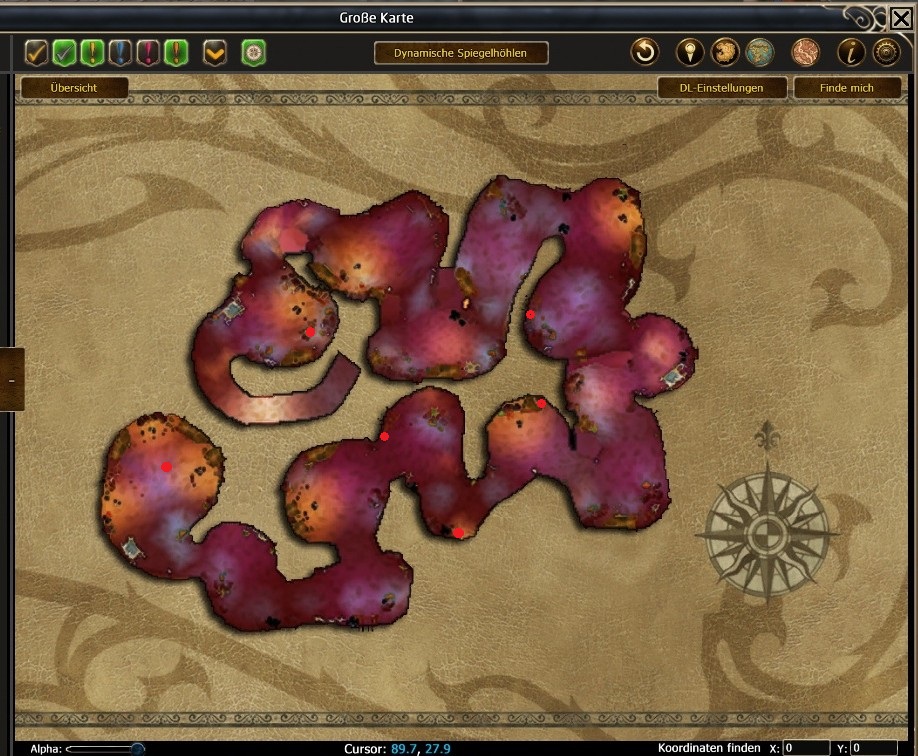This screenshot has width=918, height=756.
Task: Open the map info icon
Action: [x=853, y=52]
